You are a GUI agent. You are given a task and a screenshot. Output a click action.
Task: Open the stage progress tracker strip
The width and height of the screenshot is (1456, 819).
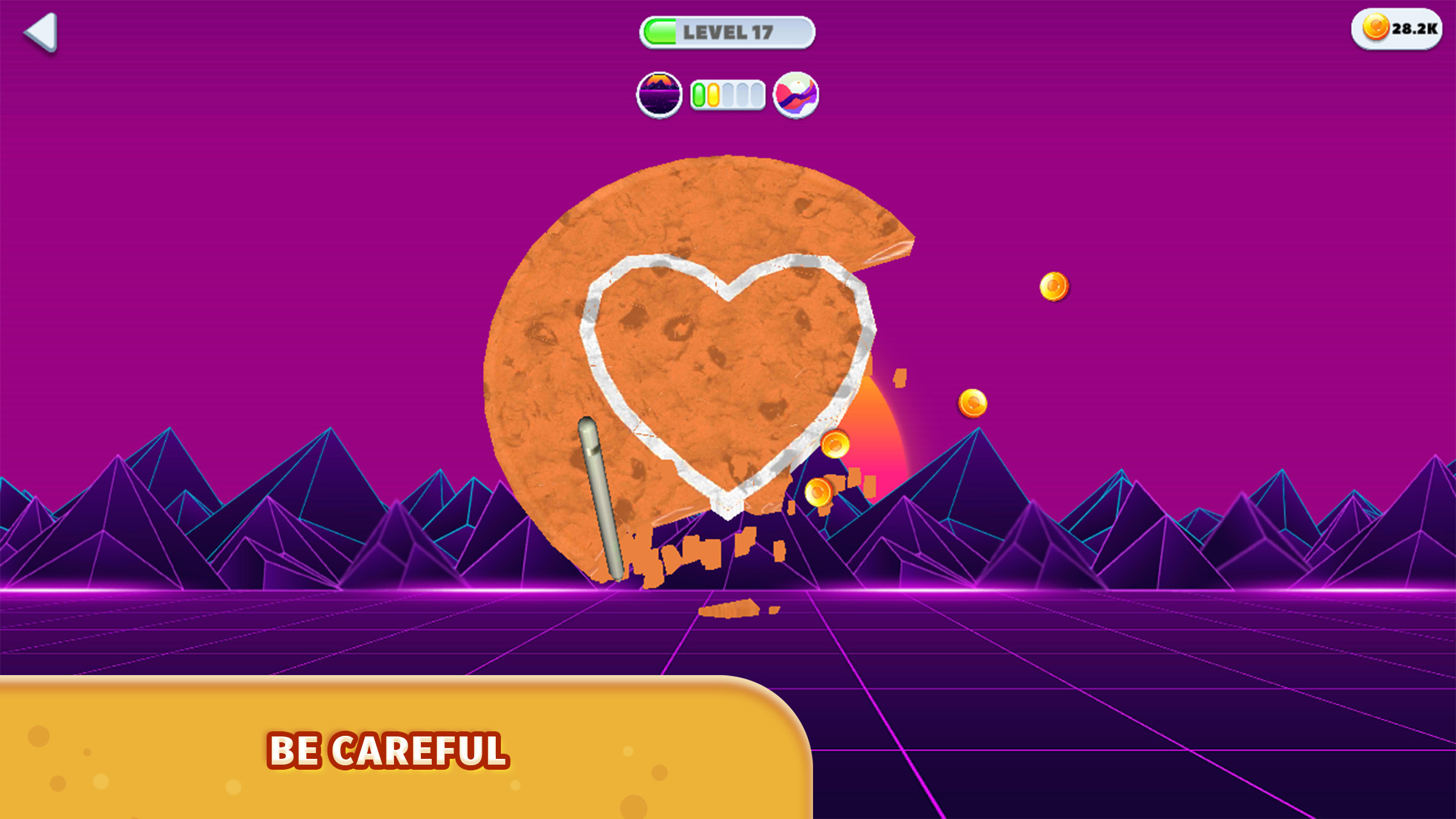click(727, 95)
